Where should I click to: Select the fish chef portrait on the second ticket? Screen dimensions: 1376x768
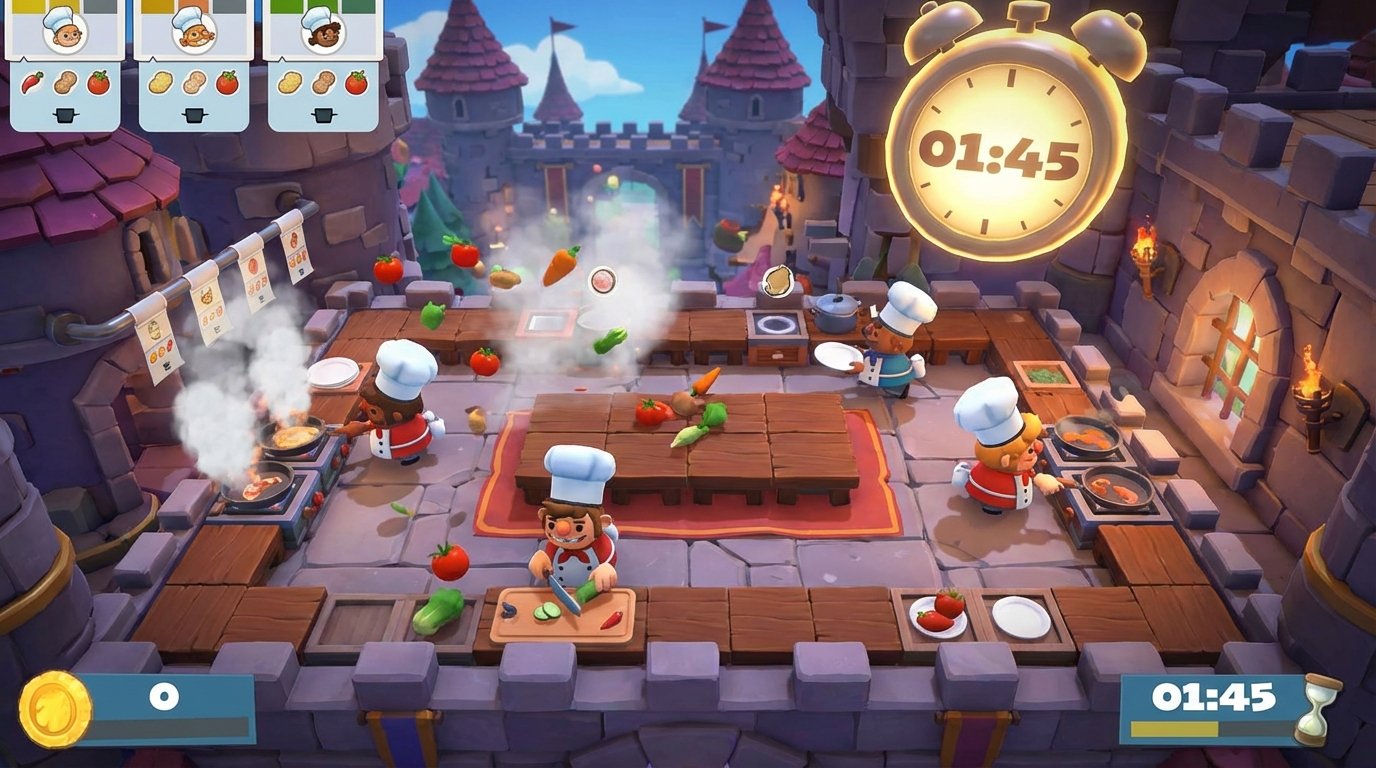coord(193,35)
